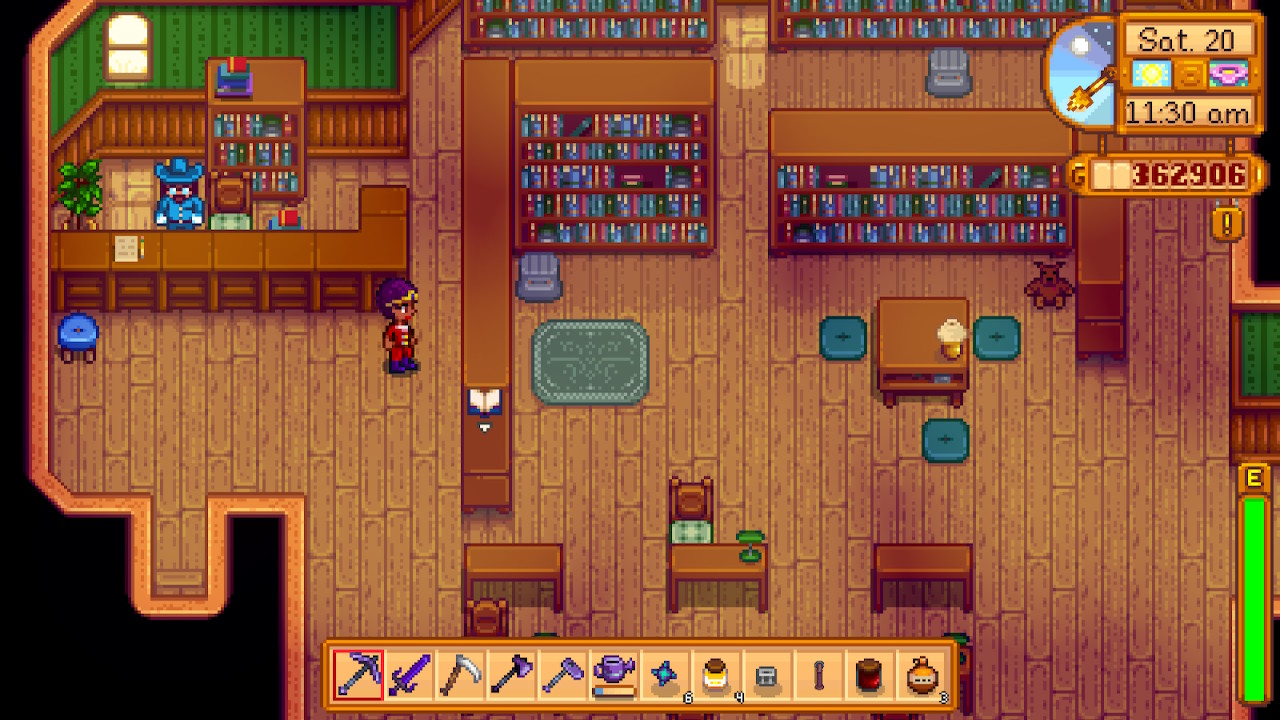Select the round orange flask stack

[921, 676]
